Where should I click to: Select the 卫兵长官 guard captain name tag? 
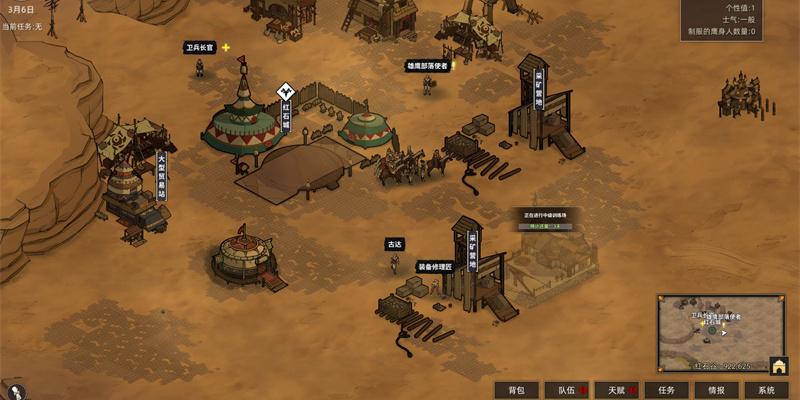tap(200, 47)
